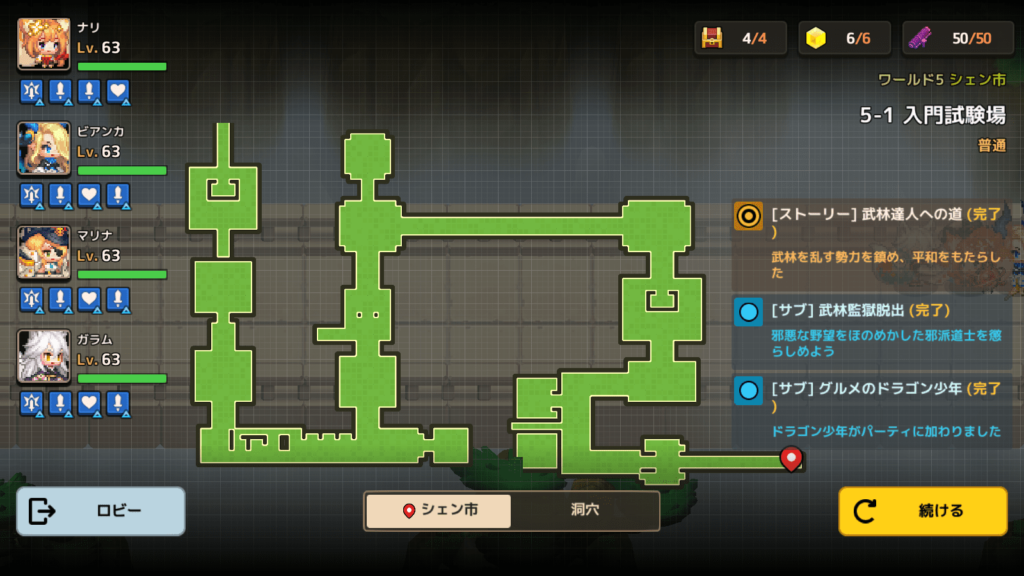Click the treasure chest counter icon

click(x=713, y=38)
